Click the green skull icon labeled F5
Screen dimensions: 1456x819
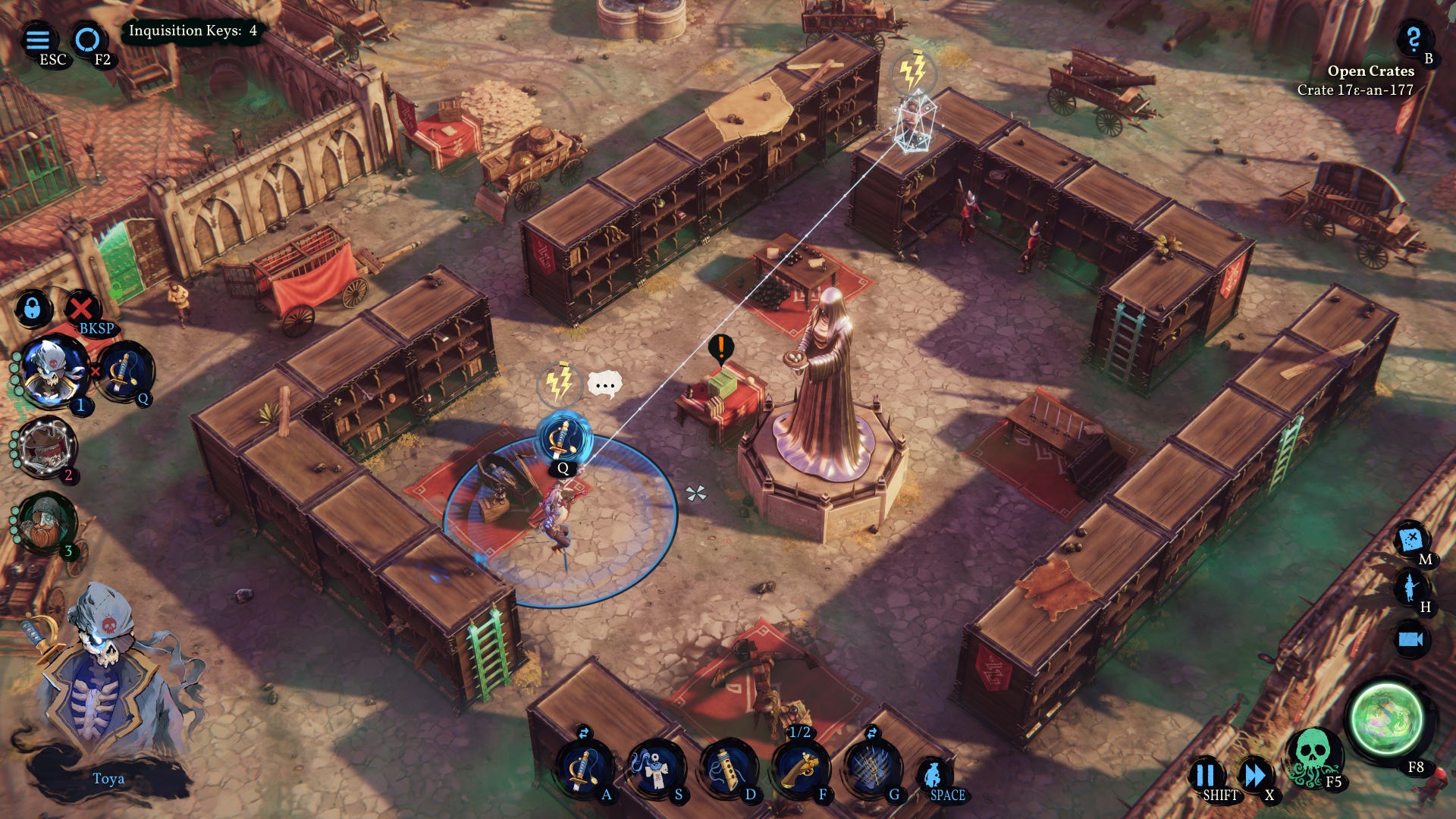point(1313,755)
